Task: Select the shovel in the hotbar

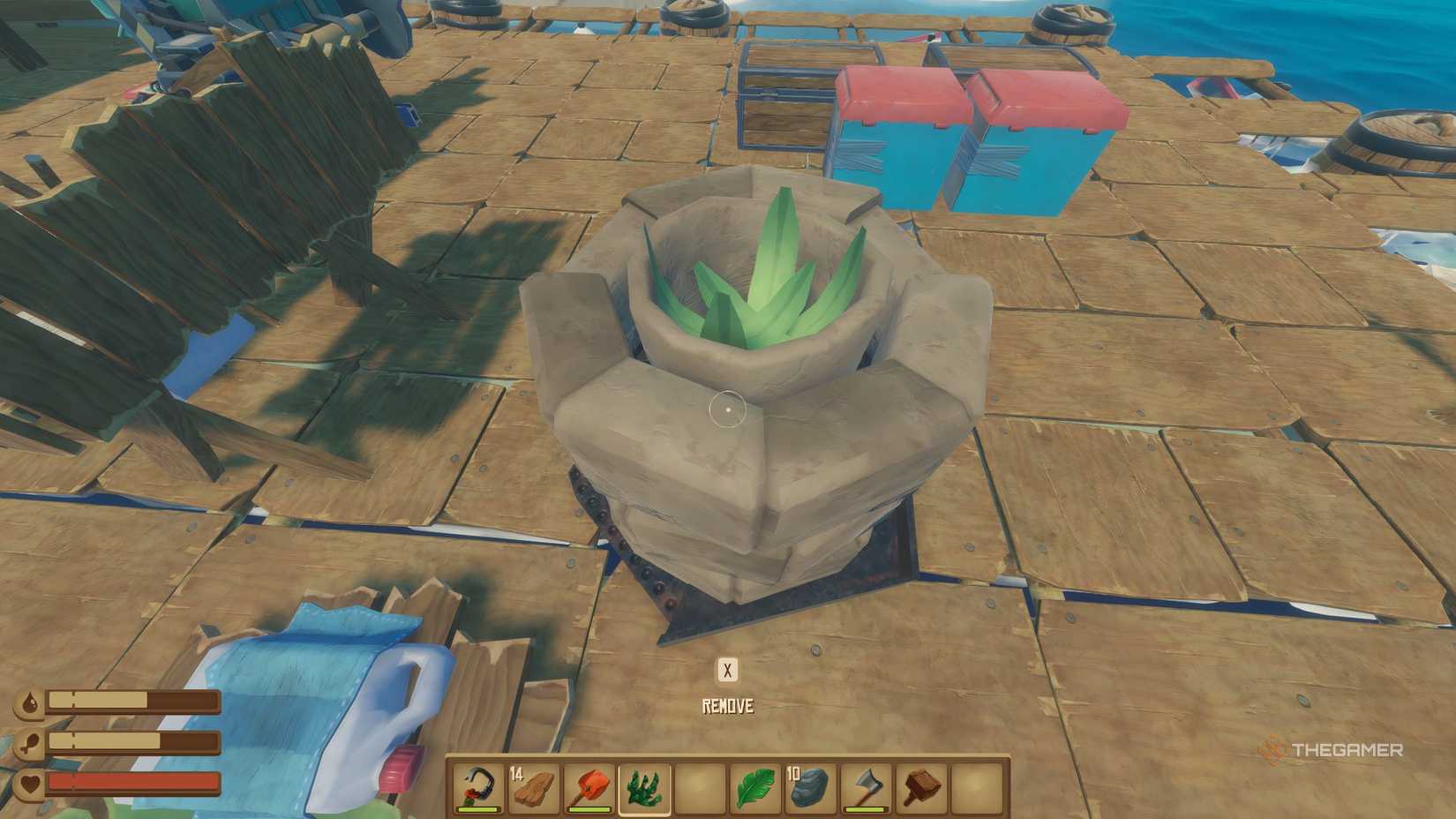Action: [x=588, y=788]
